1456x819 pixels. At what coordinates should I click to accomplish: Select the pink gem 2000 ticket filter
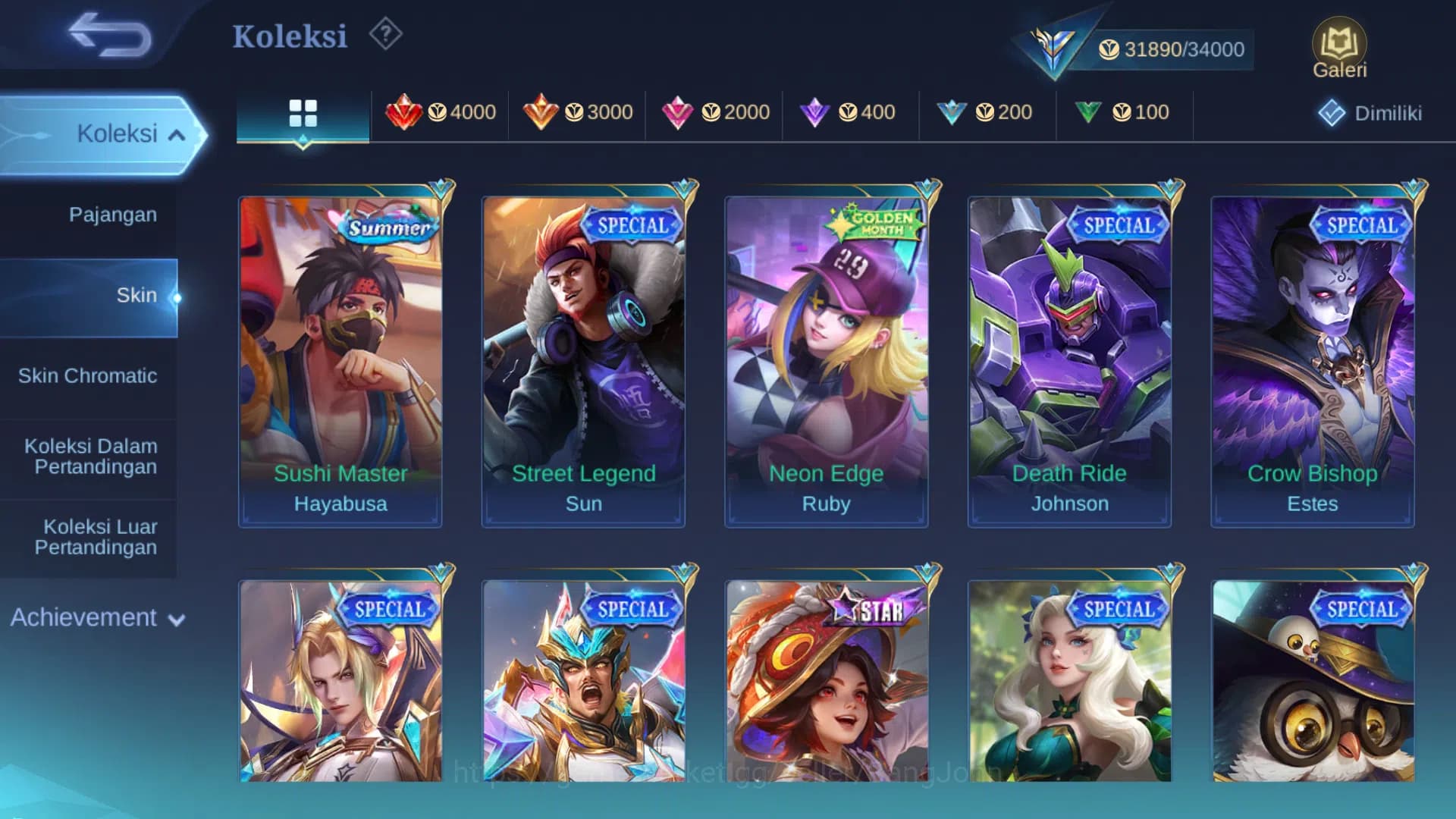(714, 112)
